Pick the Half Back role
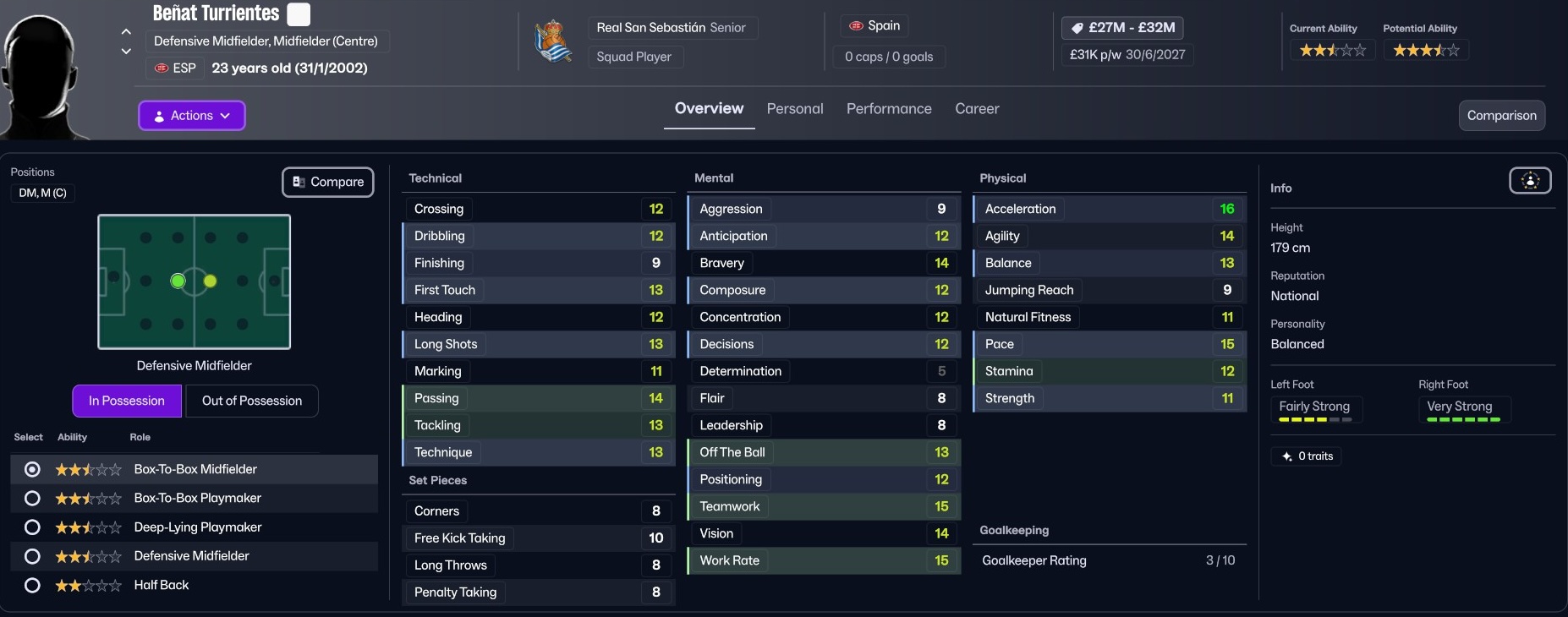The width and height of the screenshot is (1568, 617). click(32, 585)
